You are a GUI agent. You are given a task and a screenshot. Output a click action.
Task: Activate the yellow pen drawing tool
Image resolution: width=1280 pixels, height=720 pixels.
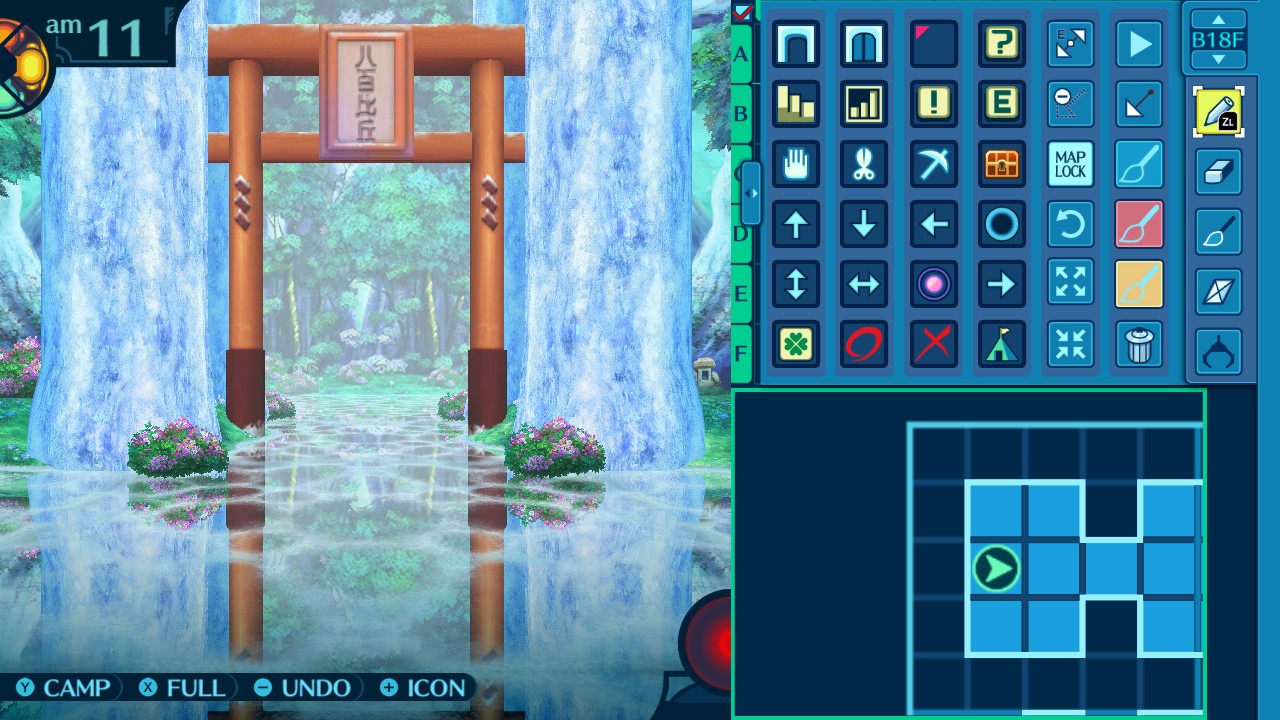tap(1218, 112)
